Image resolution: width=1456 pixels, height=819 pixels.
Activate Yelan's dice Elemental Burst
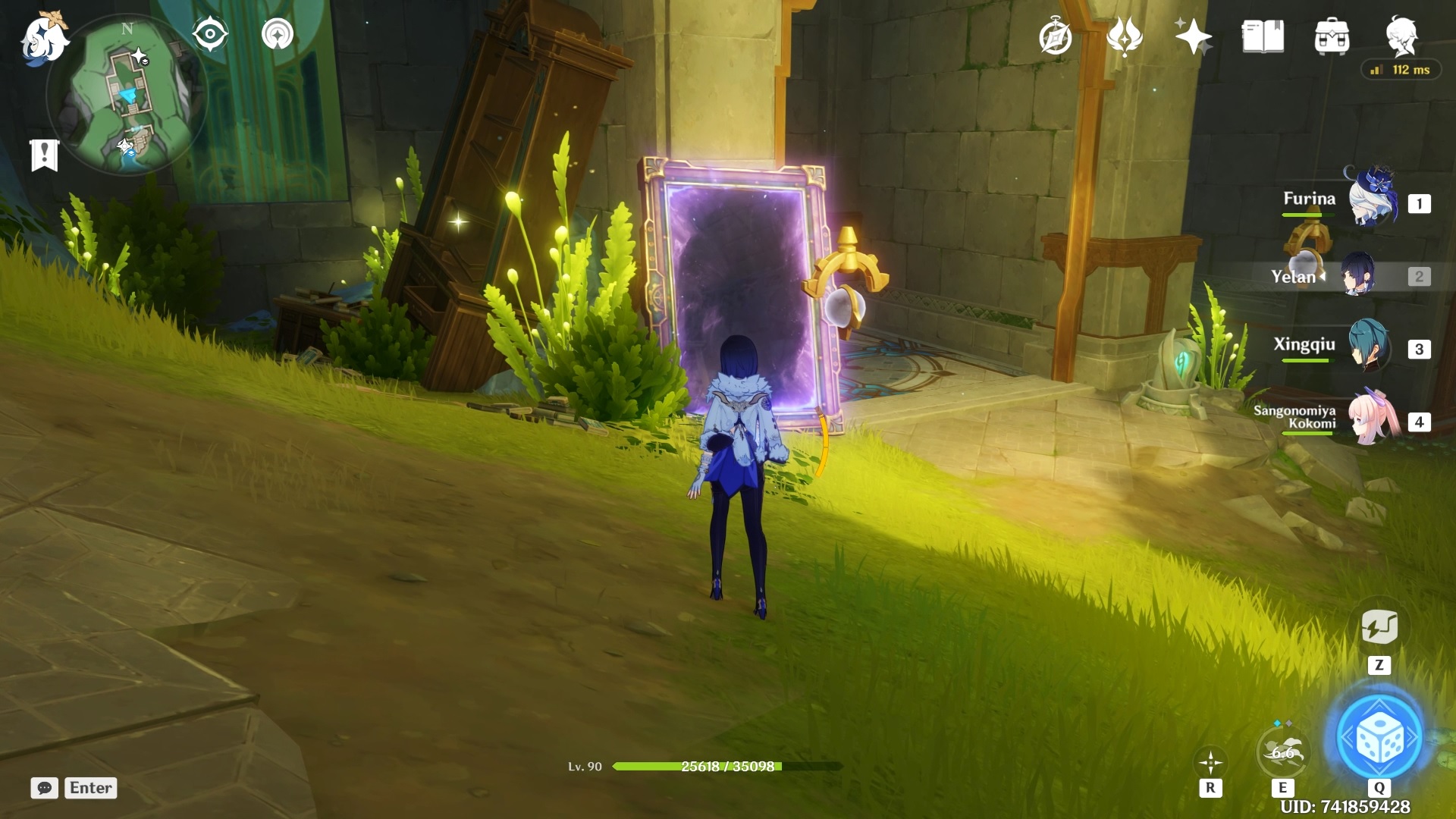(x=1379, y=737)
